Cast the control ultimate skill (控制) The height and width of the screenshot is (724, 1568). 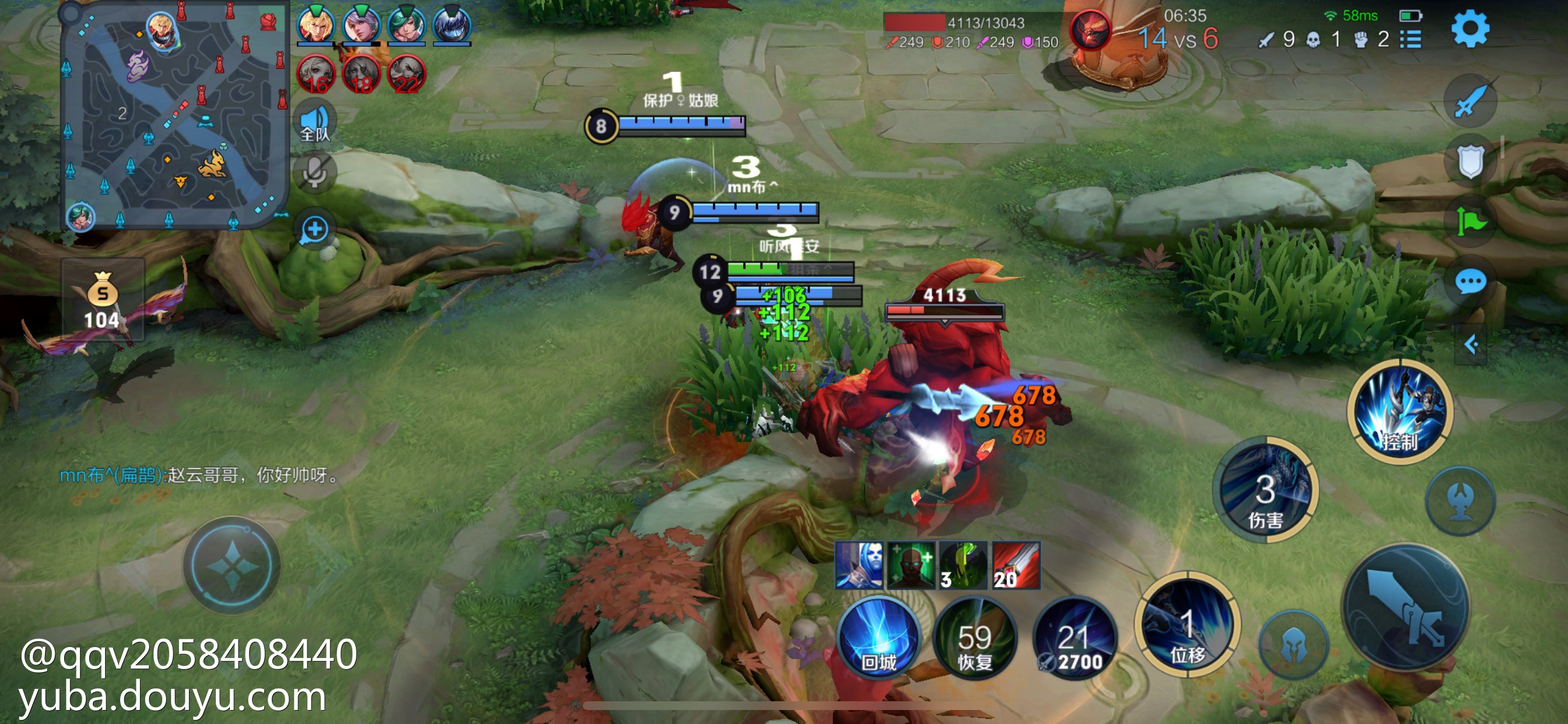click(1400, 412)
